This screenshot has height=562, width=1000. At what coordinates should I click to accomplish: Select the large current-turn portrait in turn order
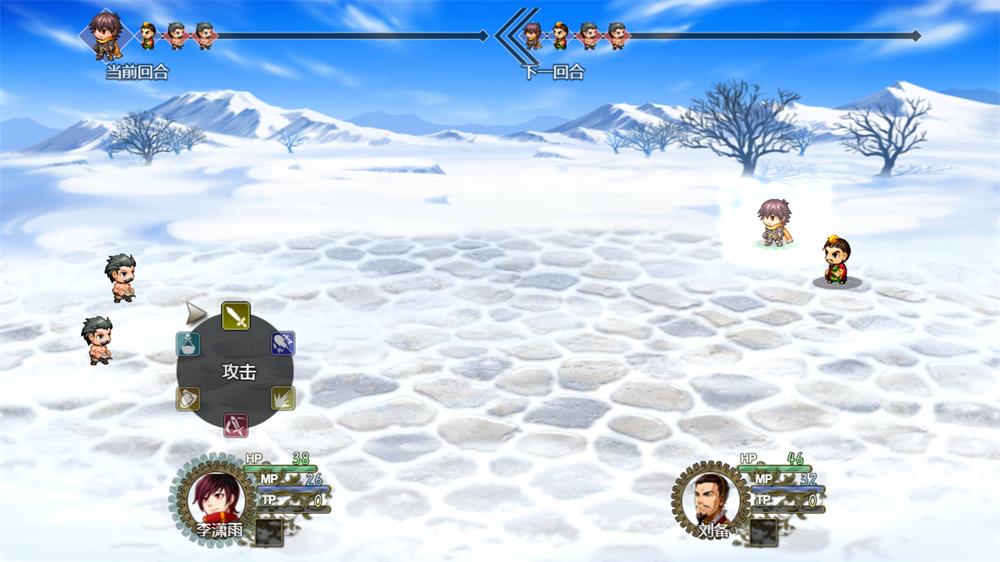[105, 34]
